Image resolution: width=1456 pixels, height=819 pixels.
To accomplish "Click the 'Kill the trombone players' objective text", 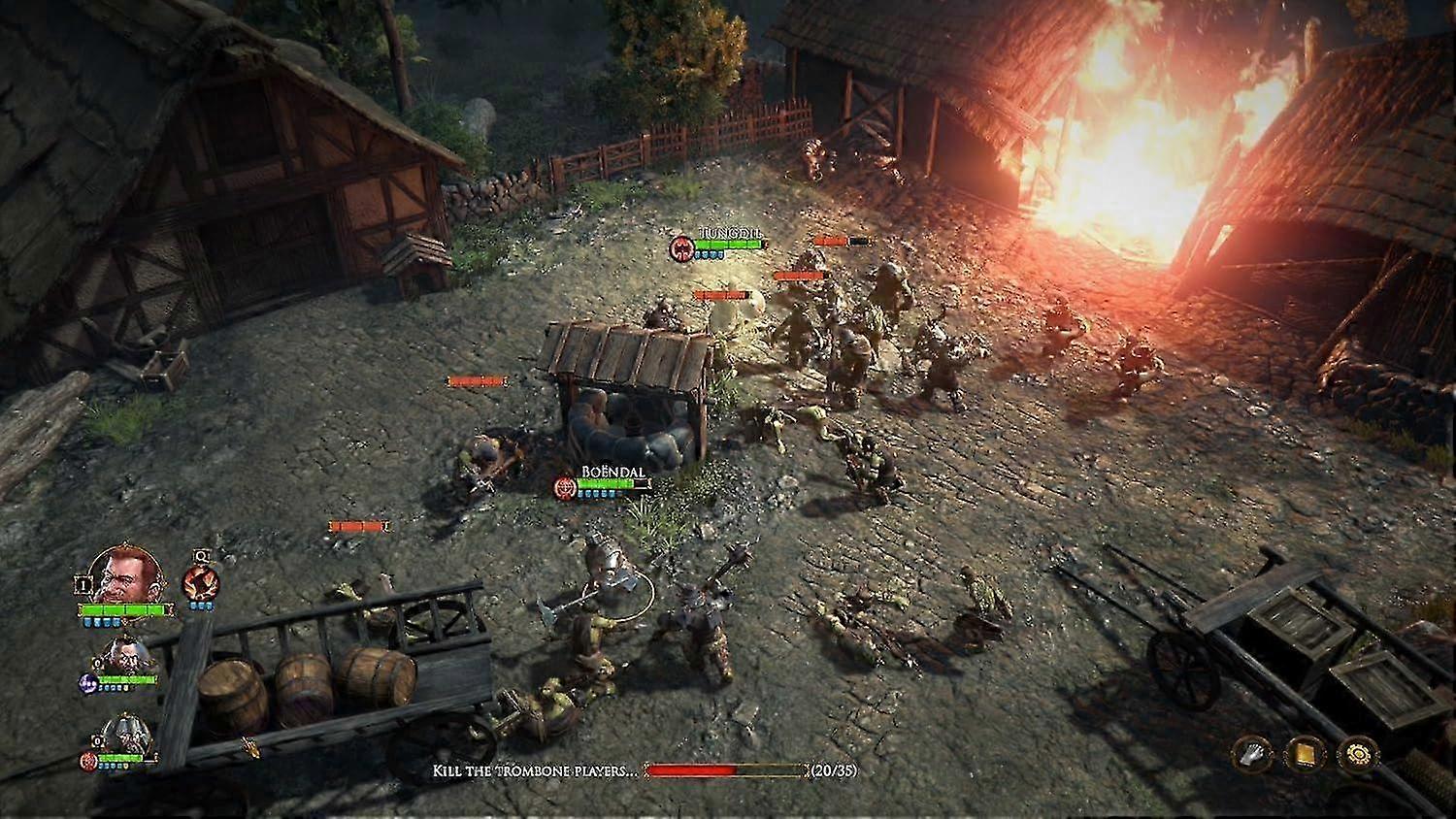I will point(537,772).
